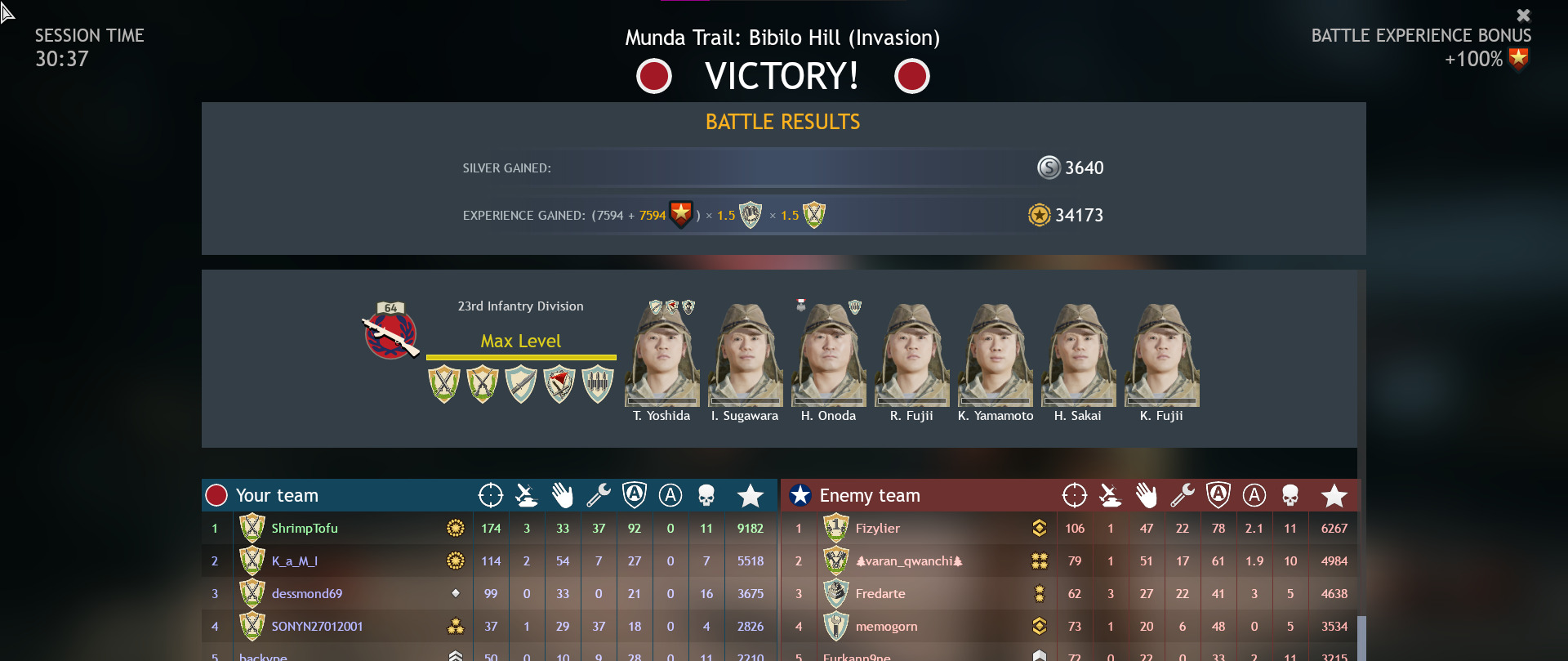Click the Battle Experience Bonus star icon
The width and height of the screenshot is (1568, 661).
(x=1517, y=58)
